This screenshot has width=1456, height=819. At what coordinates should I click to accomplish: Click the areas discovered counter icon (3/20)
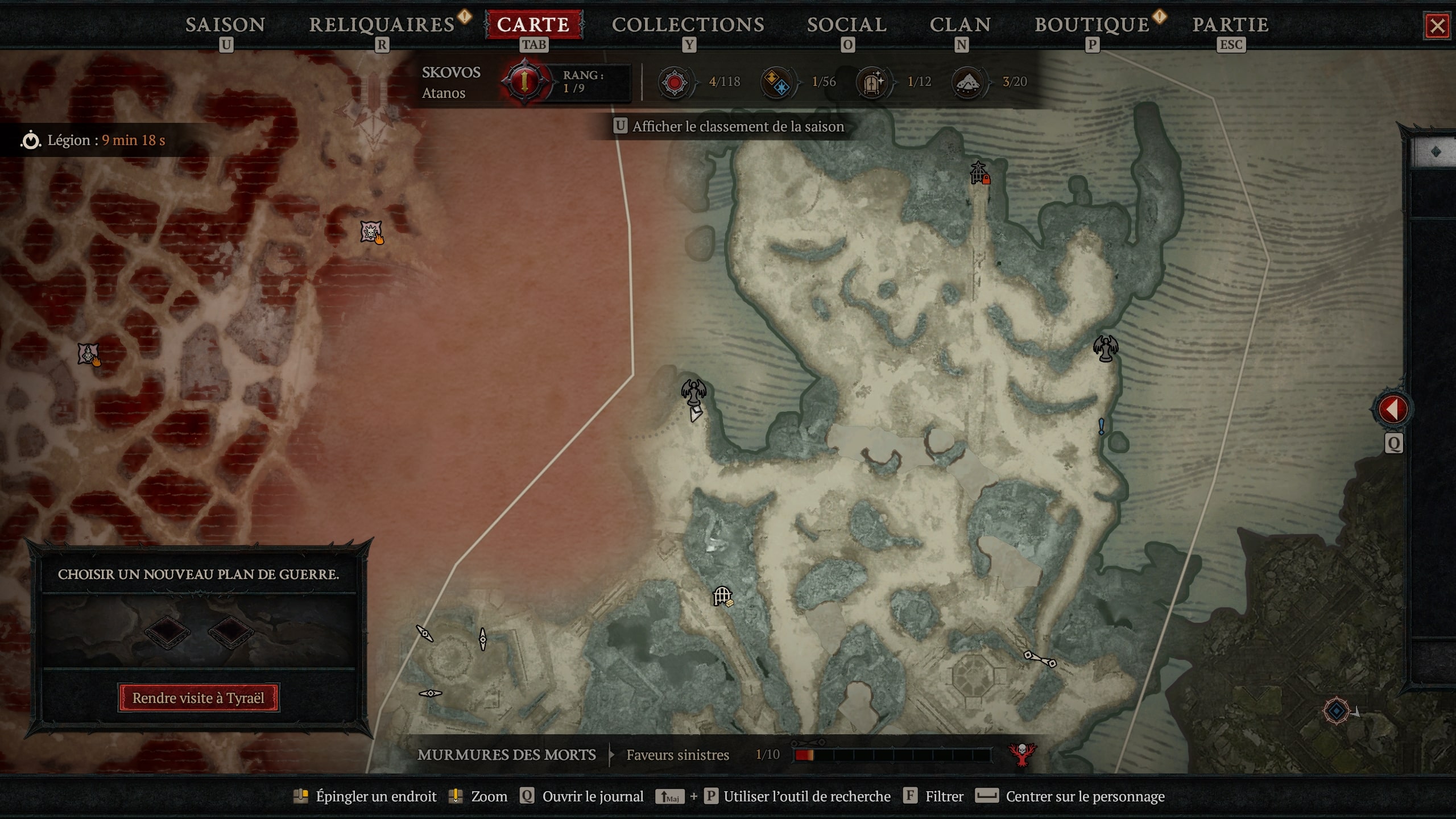[x=967, y=82]
